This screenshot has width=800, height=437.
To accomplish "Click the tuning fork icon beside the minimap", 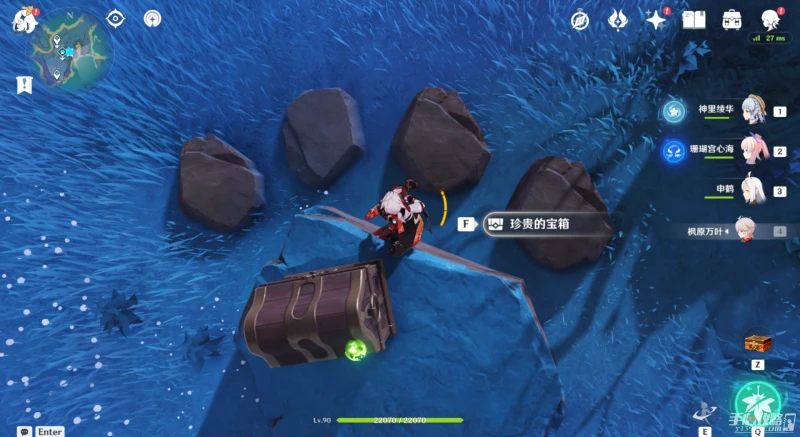I will 153,18.
